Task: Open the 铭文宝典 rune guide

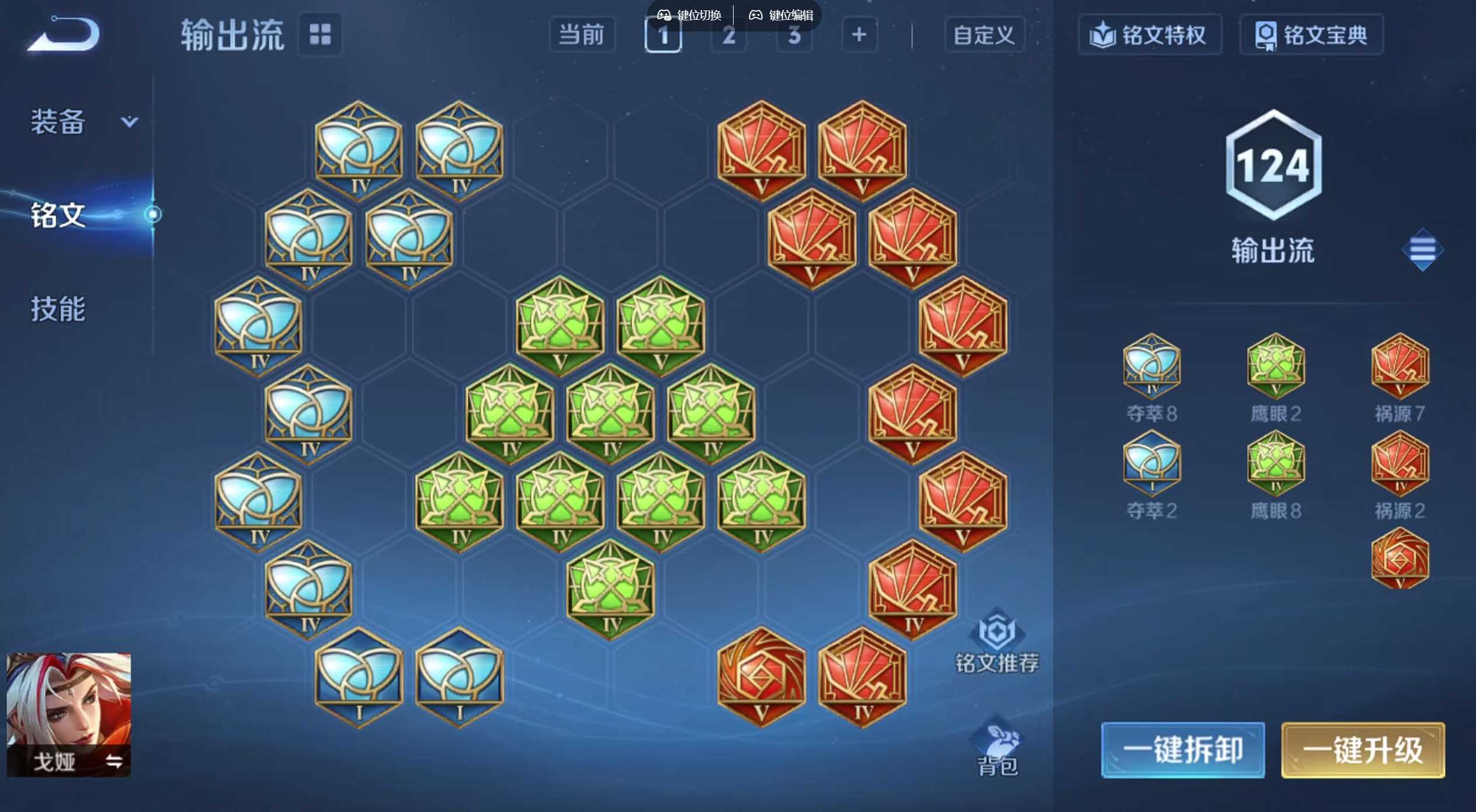Action: 1311,35
